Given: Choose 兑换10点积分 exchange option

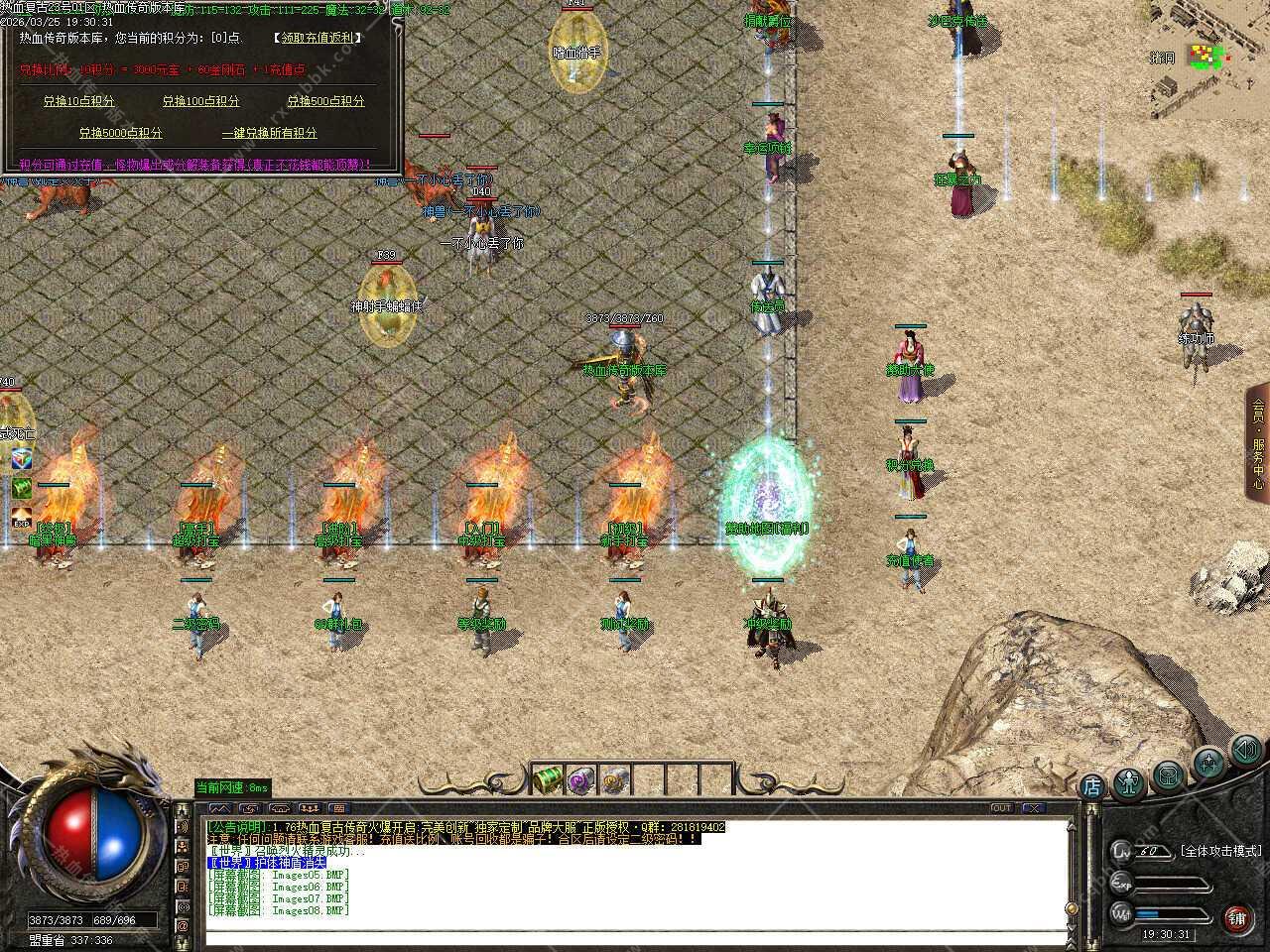Looking at the screenshot, I should pyautogui.click(x=78, y=101).
